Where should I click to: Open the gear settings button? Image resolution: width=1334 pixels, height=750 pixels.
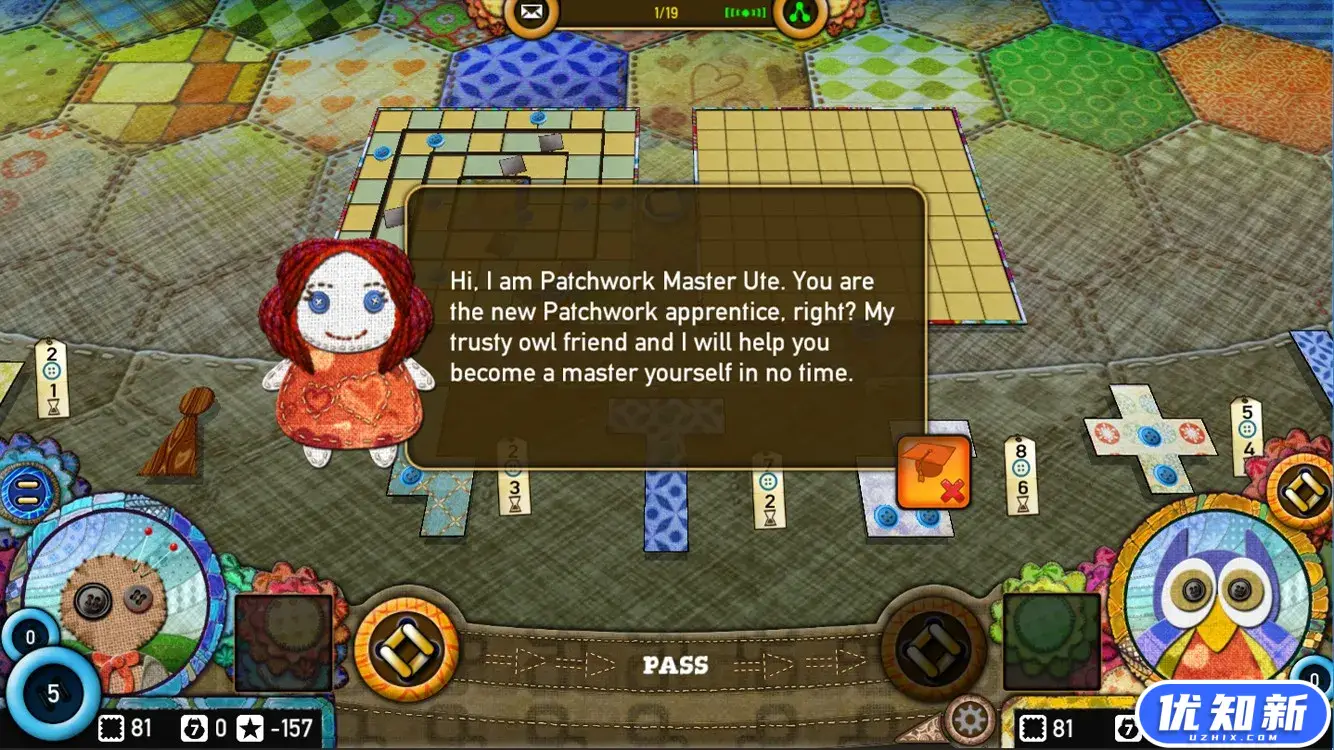coord(970,718)
